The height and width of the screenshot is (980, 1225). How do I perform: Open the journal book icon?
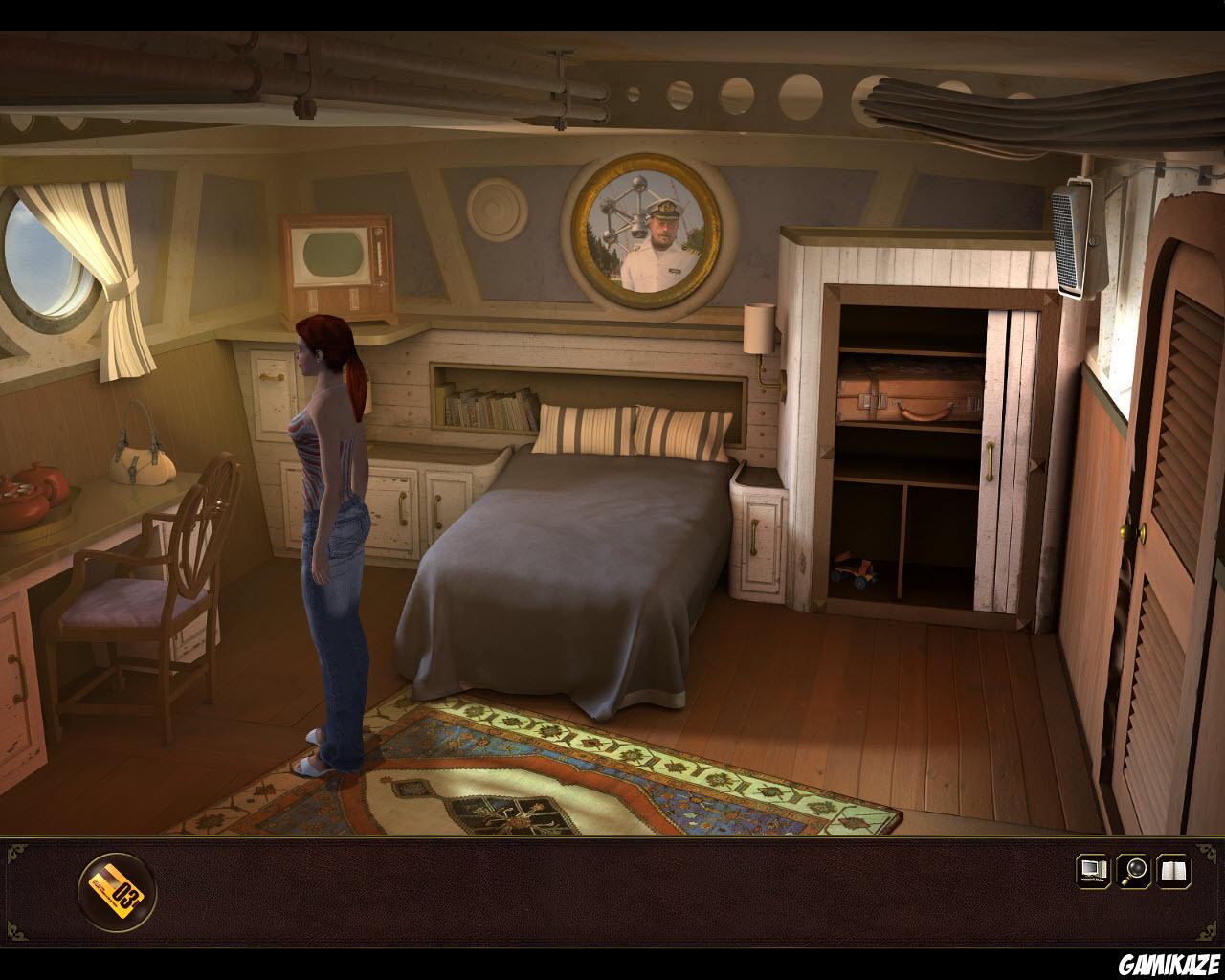[1175, 871]
